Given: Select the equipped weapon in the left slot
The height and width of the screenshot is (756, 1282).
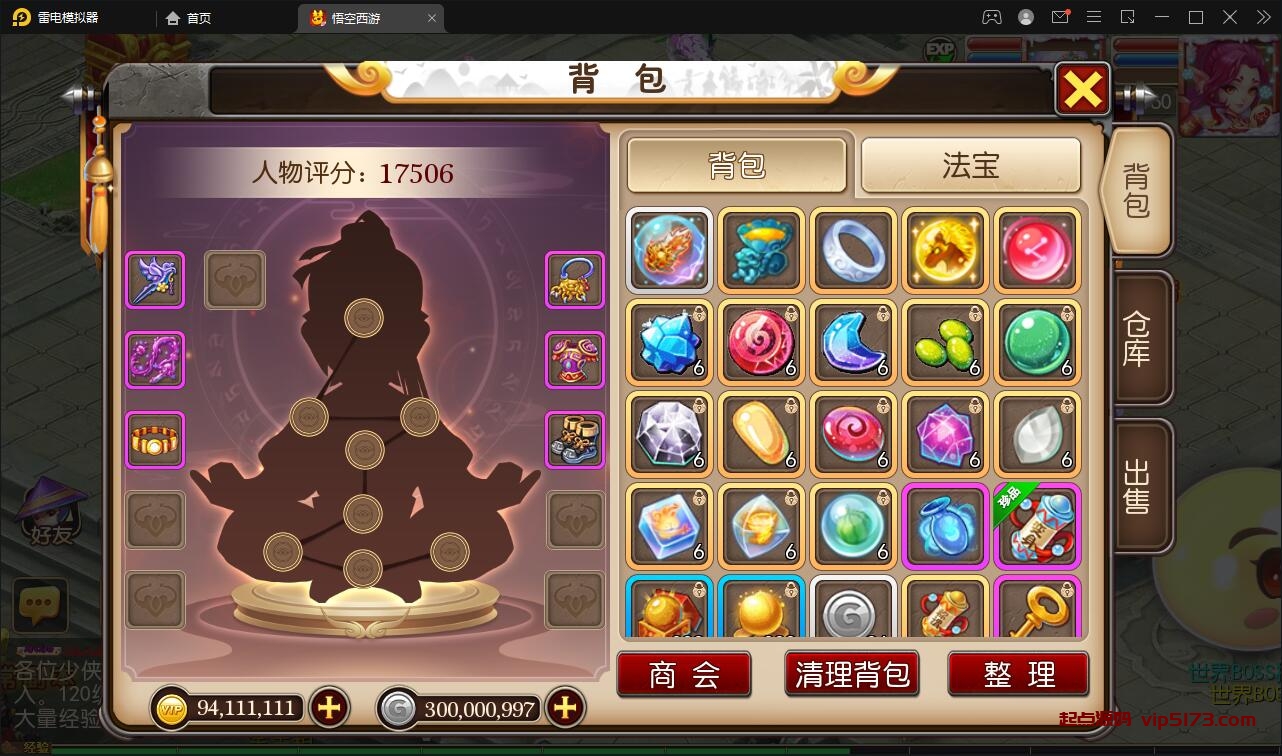Looking at the screenshot, I should [x=155, y=280].
